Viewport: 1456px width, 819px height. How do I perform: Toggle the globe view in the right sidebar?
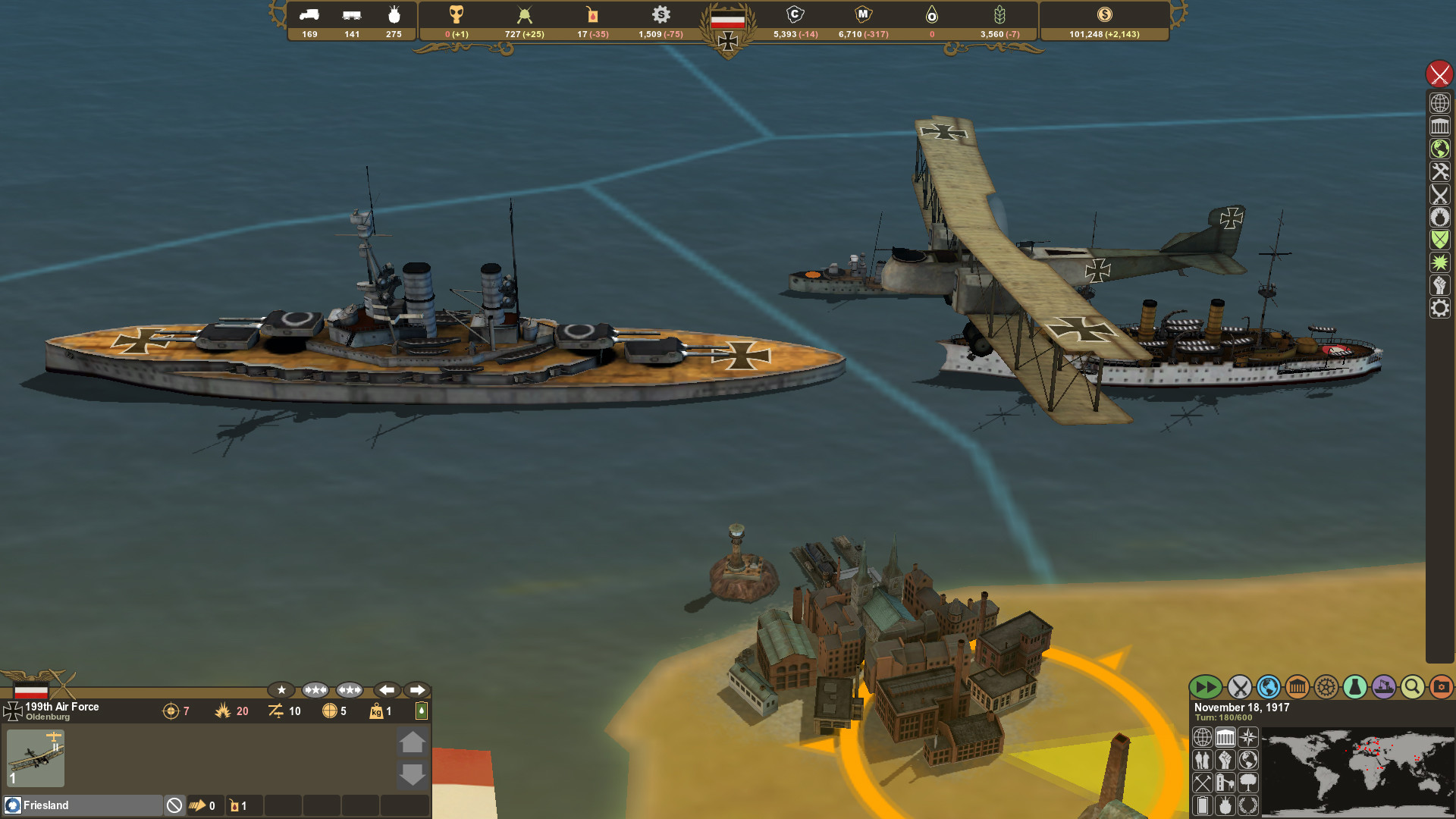click(1440, 102)
